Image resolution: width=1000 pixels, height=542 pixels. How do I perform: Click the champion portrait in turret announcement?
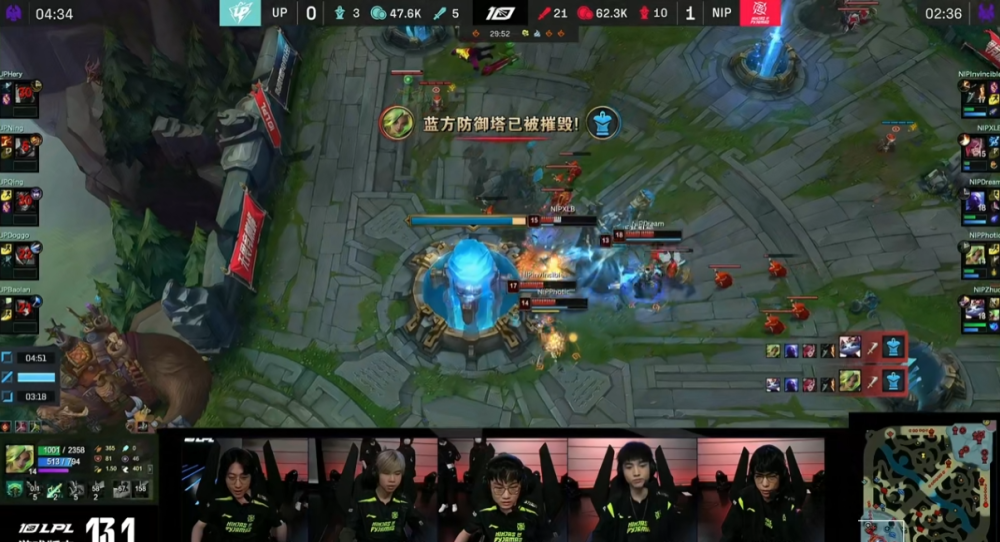397,123
